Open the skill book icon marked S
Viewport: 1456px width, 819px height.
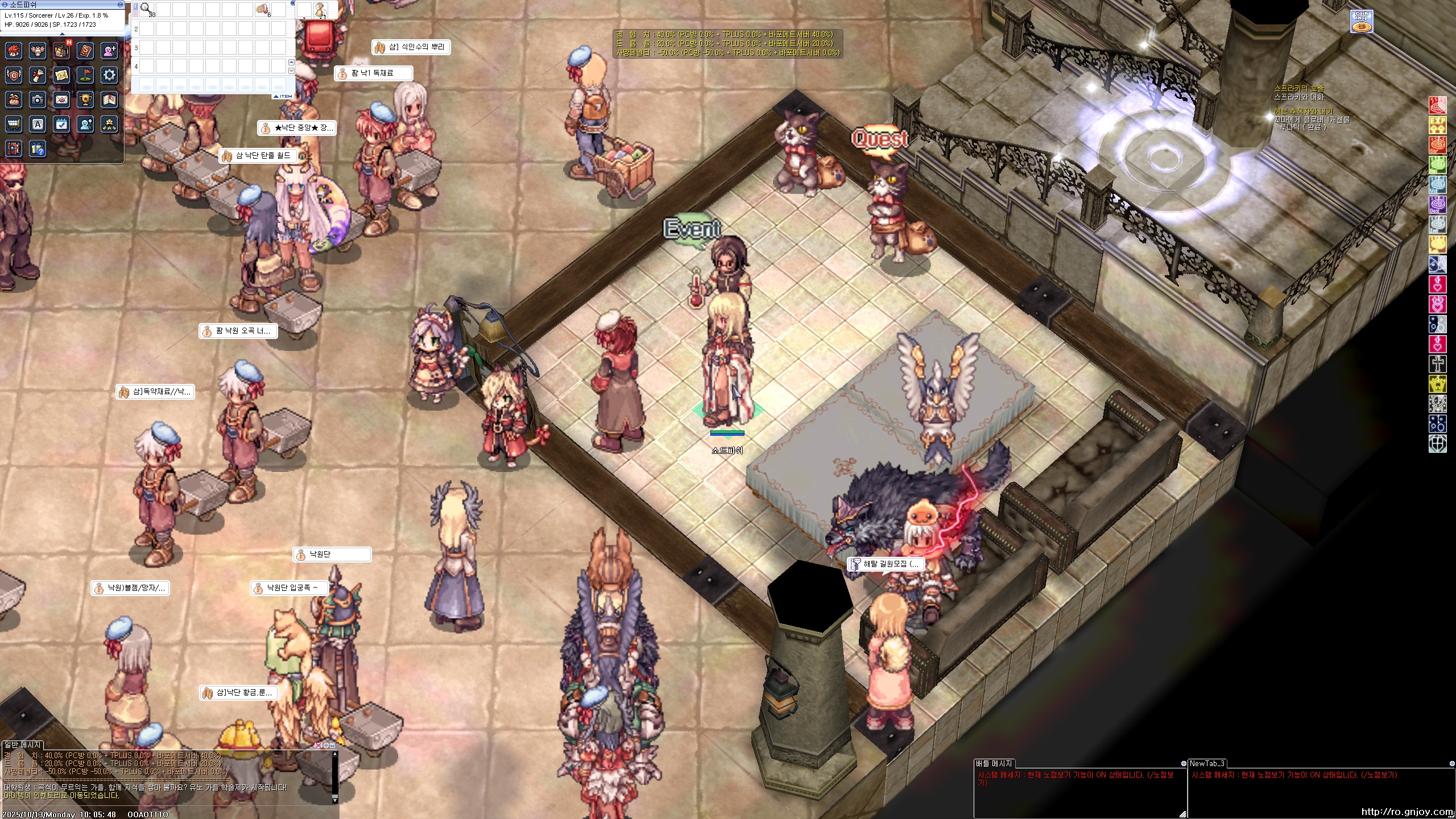85,51
